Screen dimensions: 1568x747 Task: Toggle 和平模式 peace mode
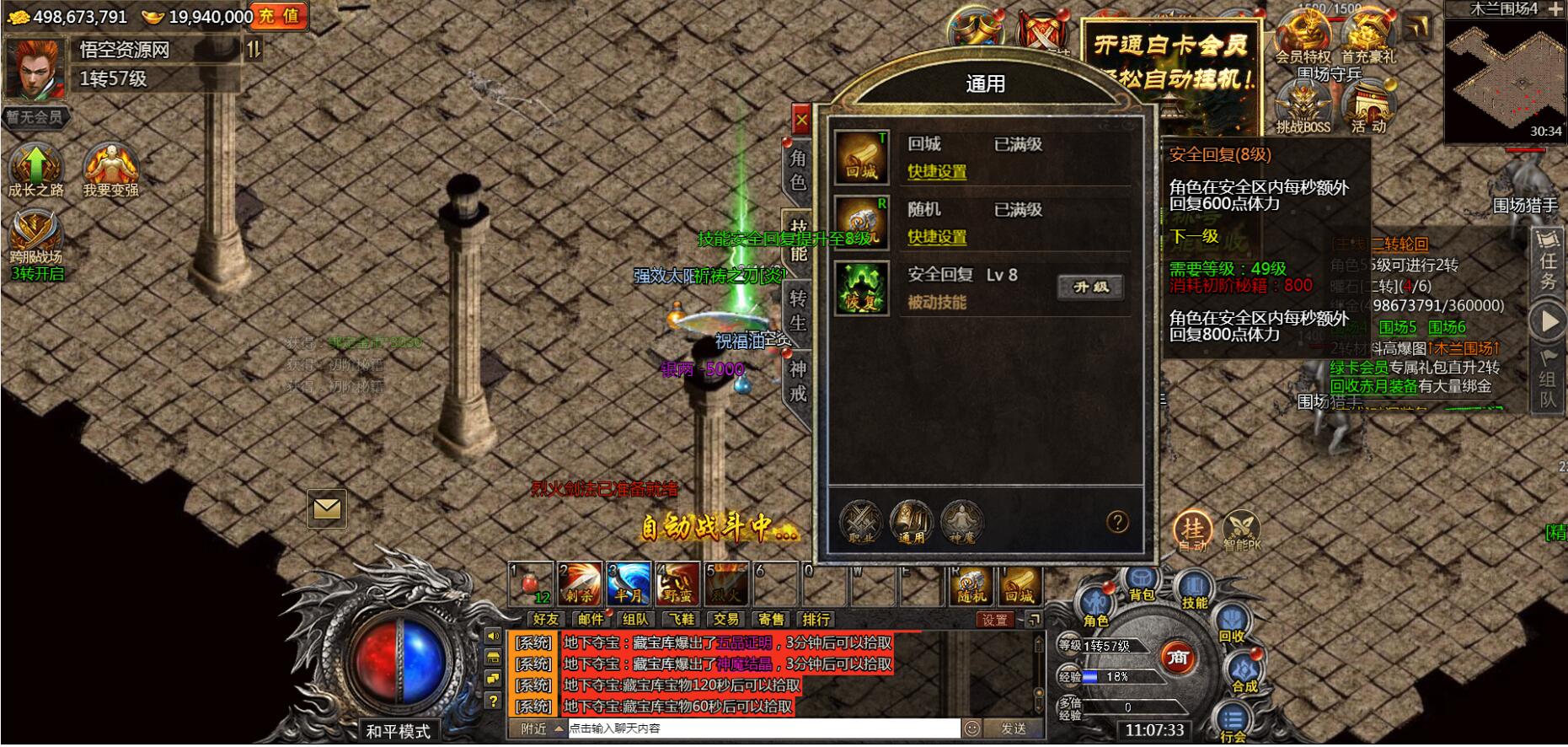[x=399, y=730]
